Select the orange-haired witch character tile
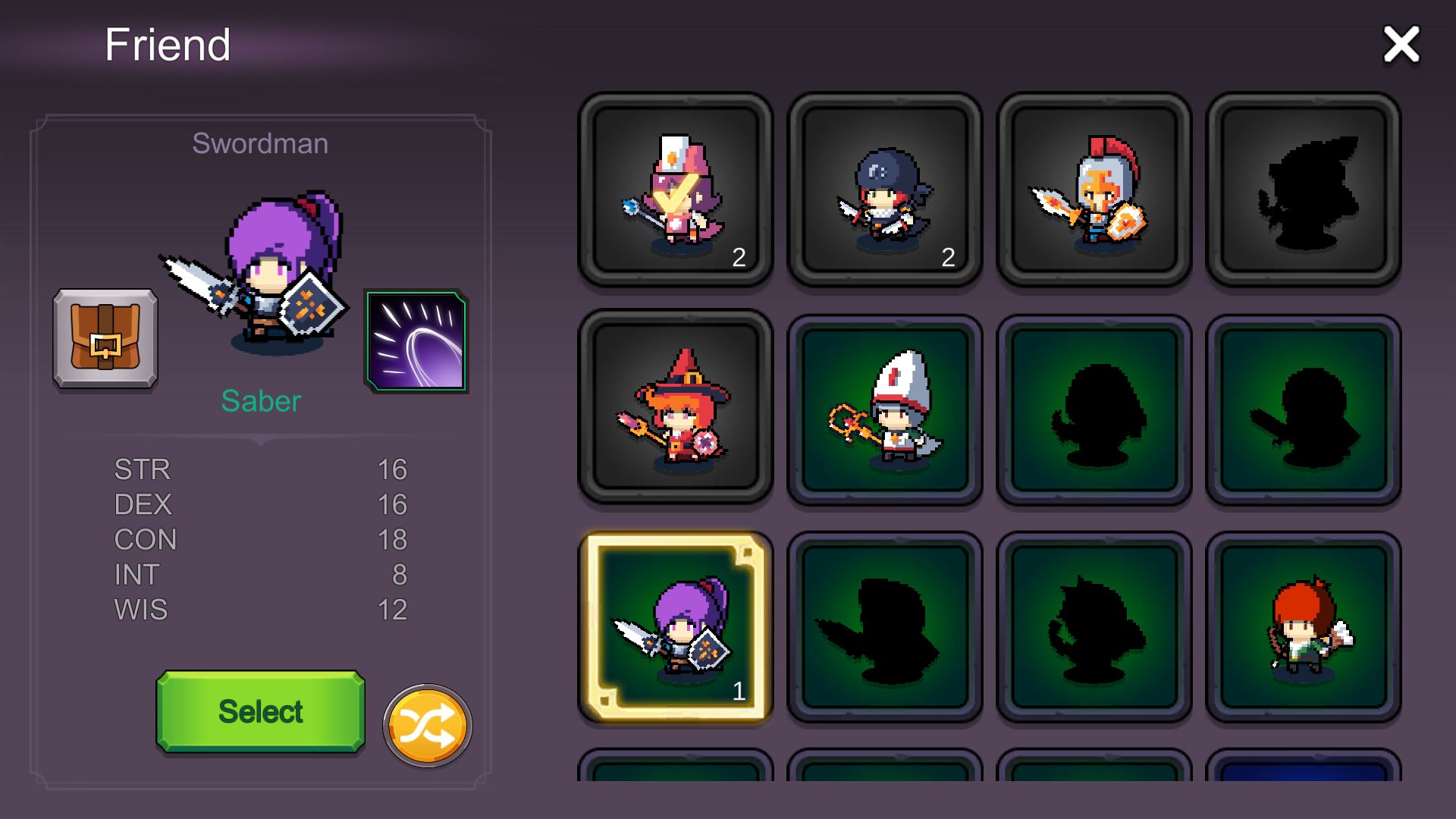Viewport: 1456px width, 819px height. [x=676, y=406]
